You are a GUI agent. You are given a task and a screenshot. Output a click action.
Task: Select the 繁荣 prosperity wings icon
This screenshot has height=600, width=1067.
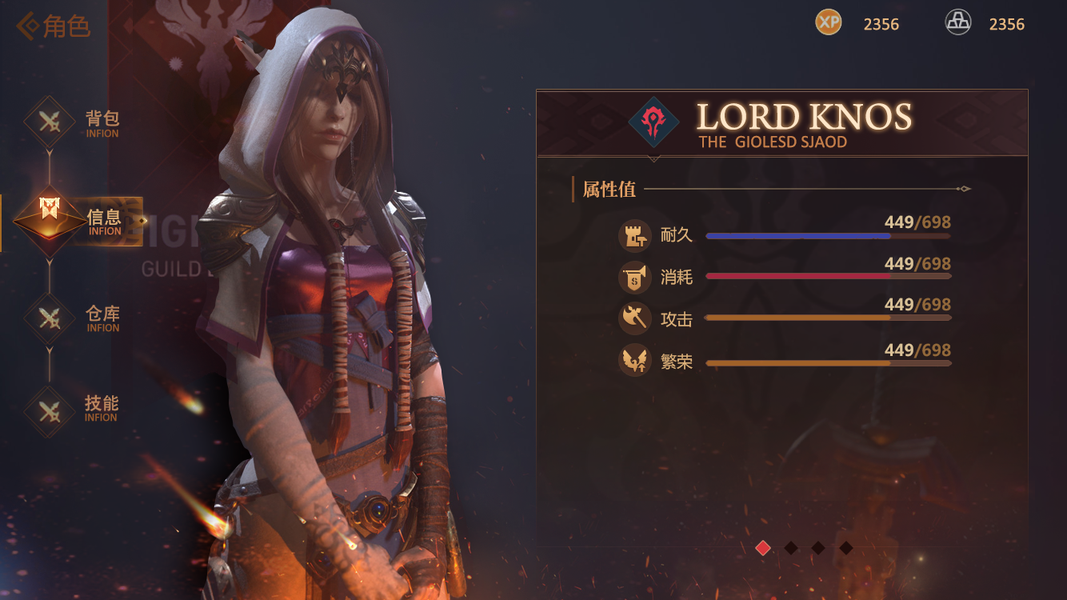coord(634,360)
